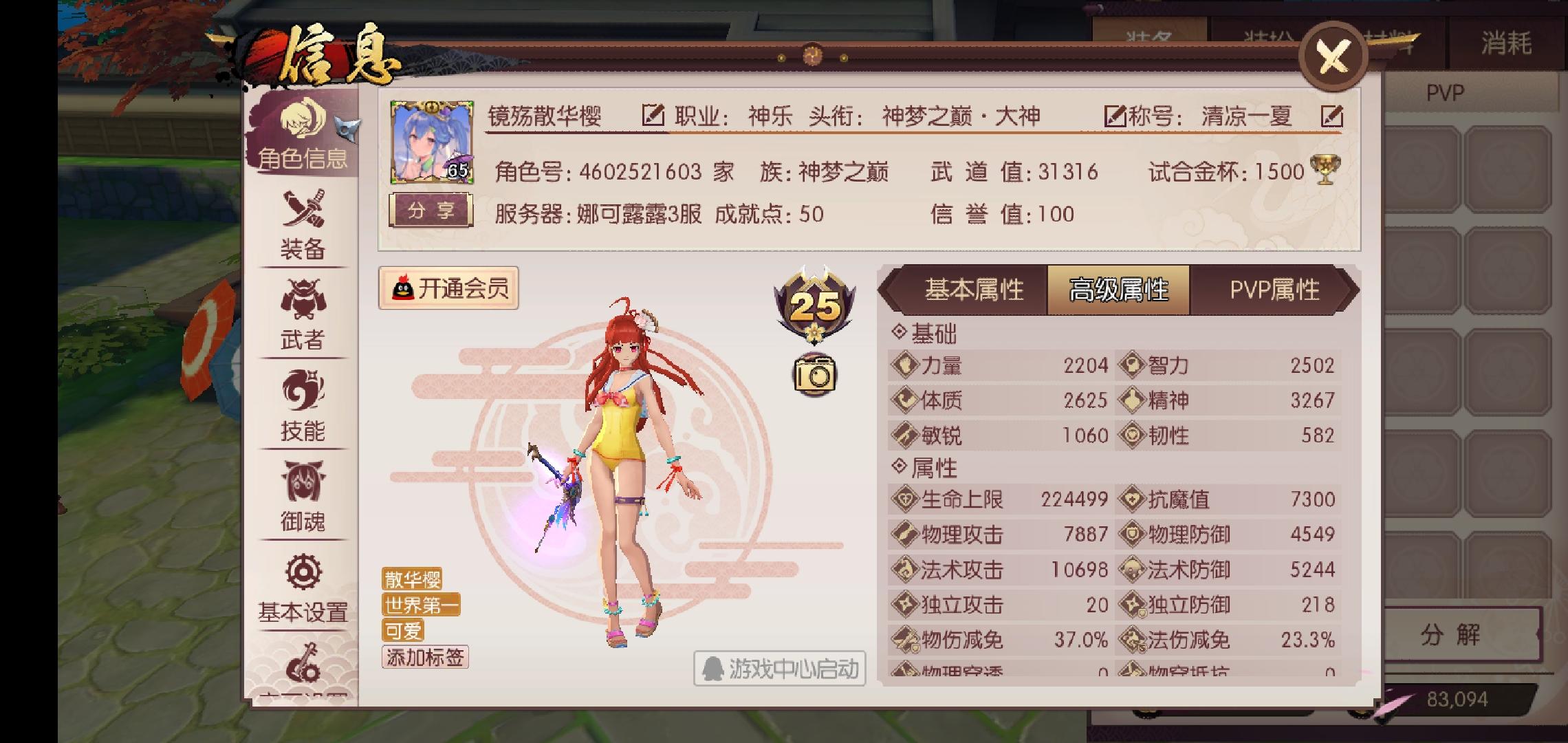1568x743 pixels.
Task: Open the 御魂 soul panel
Action: coord(304,499)
